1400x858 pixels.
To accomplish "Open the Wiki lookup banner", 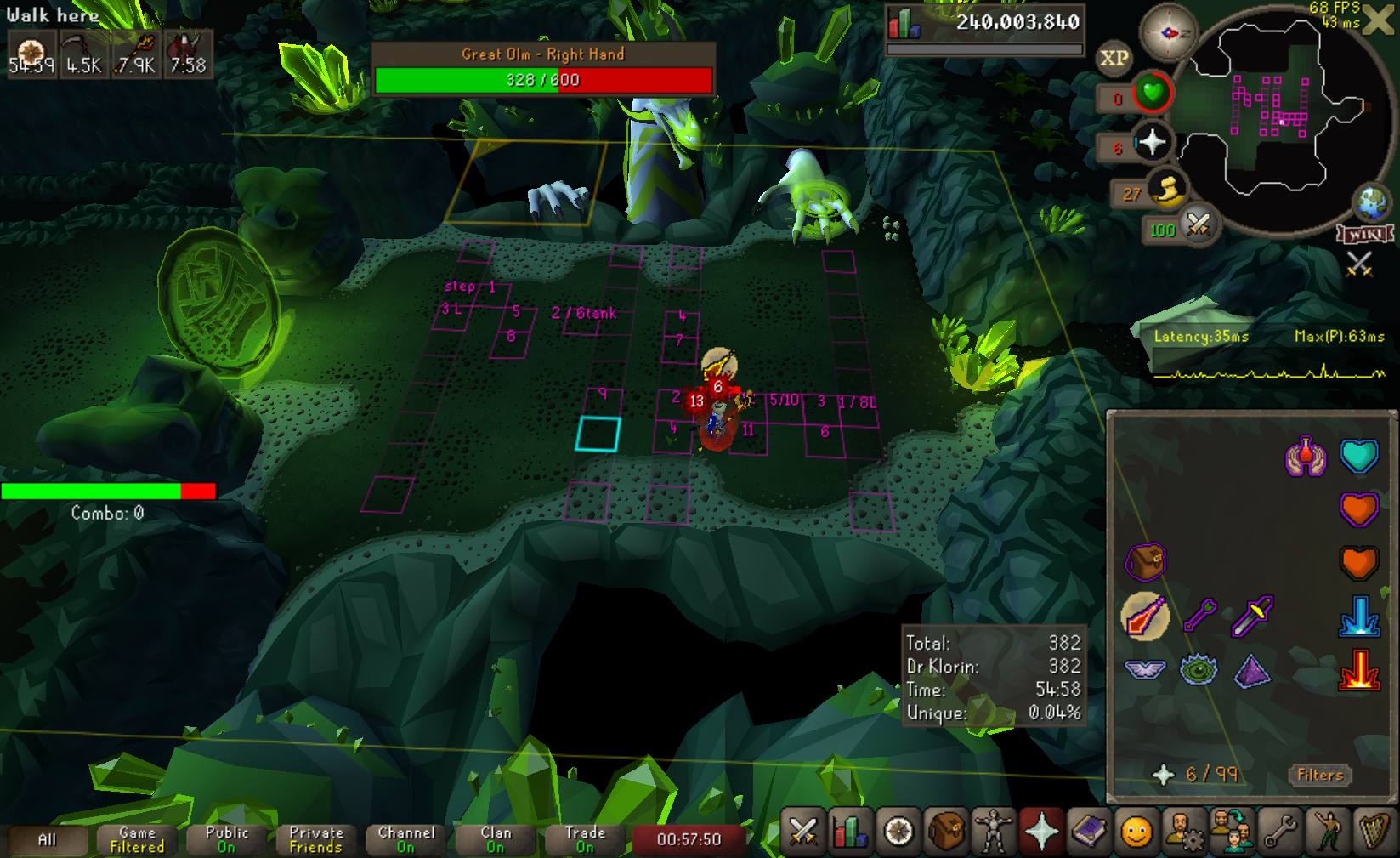I will tap(1364, 234).
